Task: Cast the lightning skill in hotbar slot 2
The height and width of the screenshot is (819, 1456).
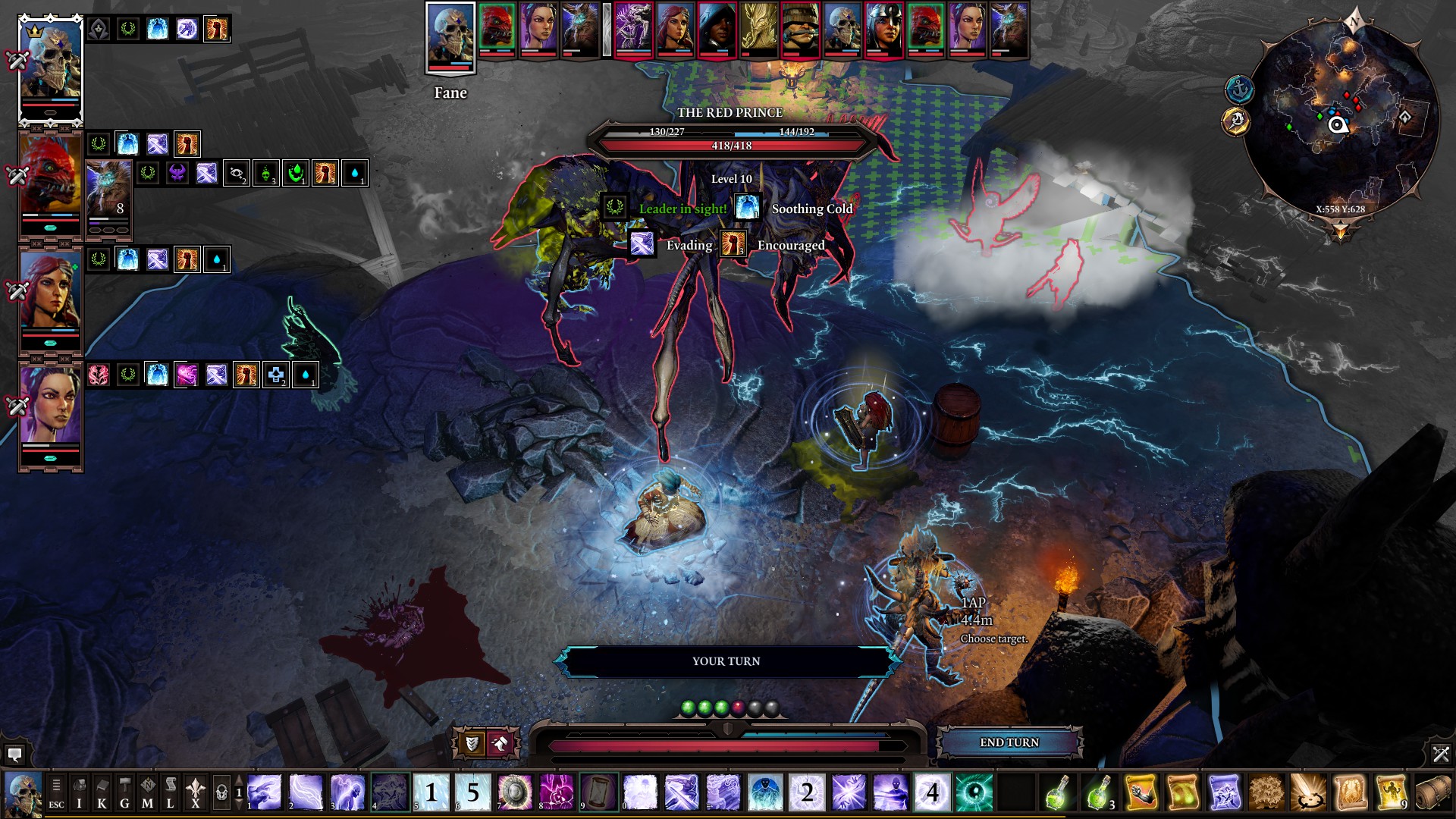Action: point(306,792)
